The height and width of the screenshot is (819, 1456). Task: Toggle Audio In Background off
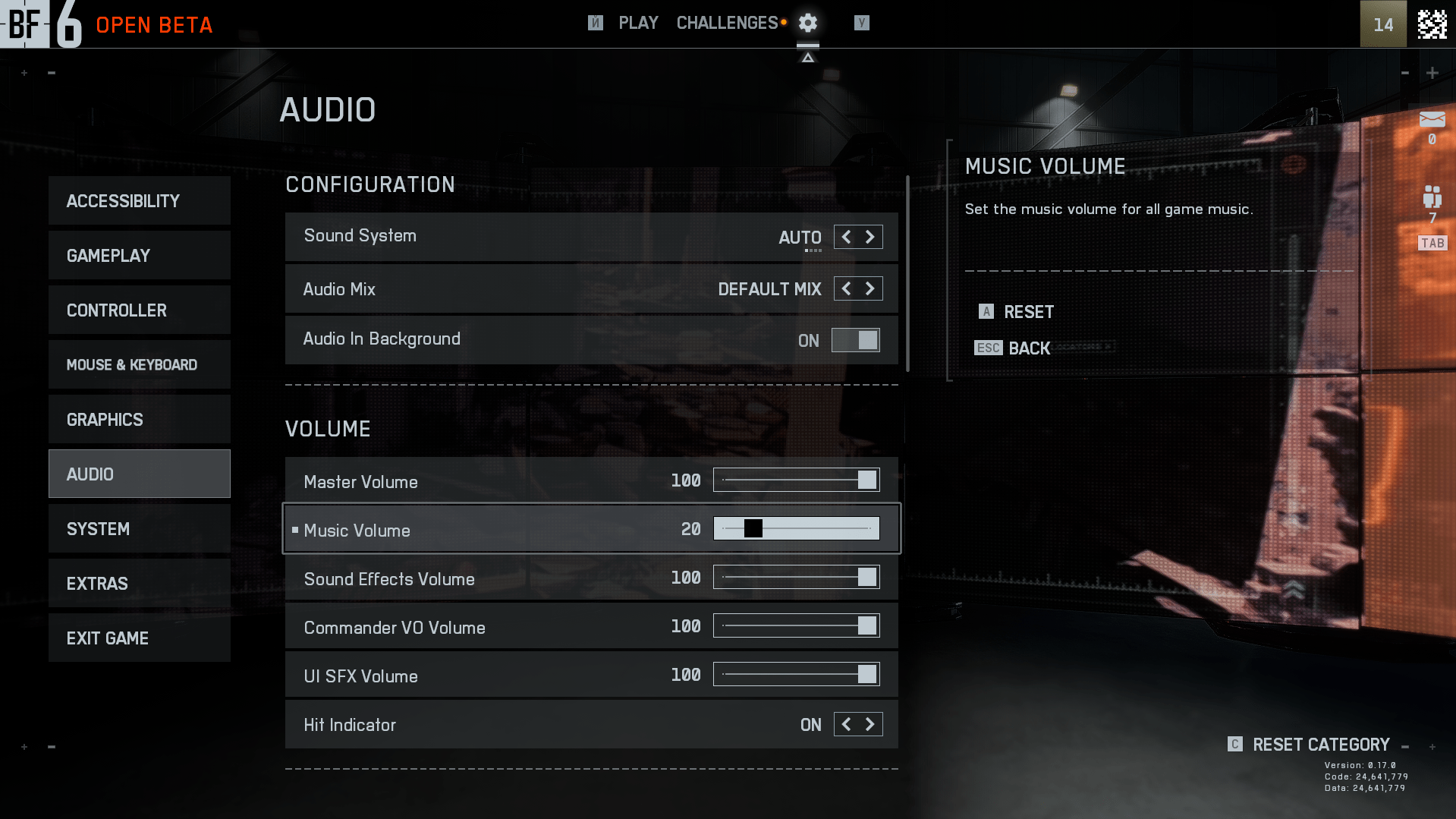[855, 340]
